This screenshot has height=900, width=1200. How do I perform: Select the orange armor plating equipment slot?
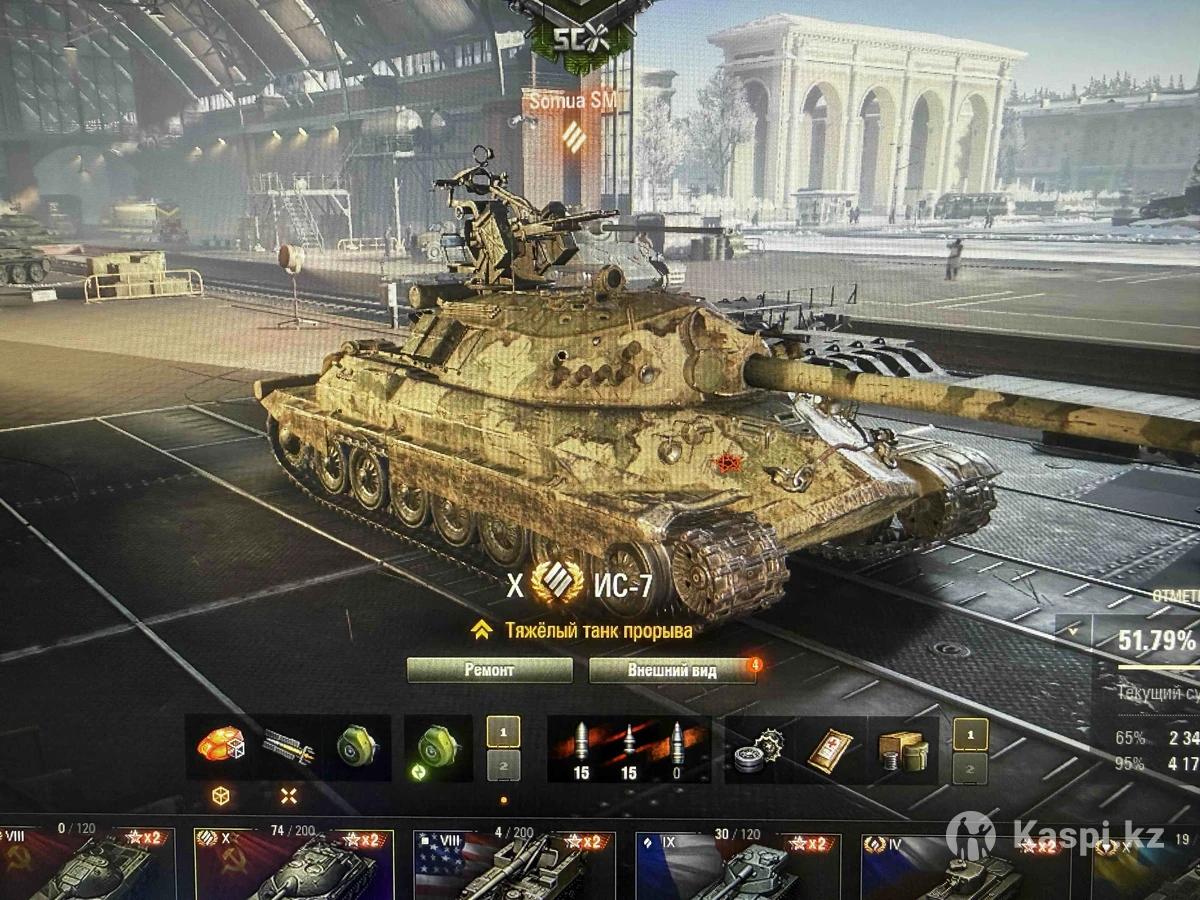point(220,746)
